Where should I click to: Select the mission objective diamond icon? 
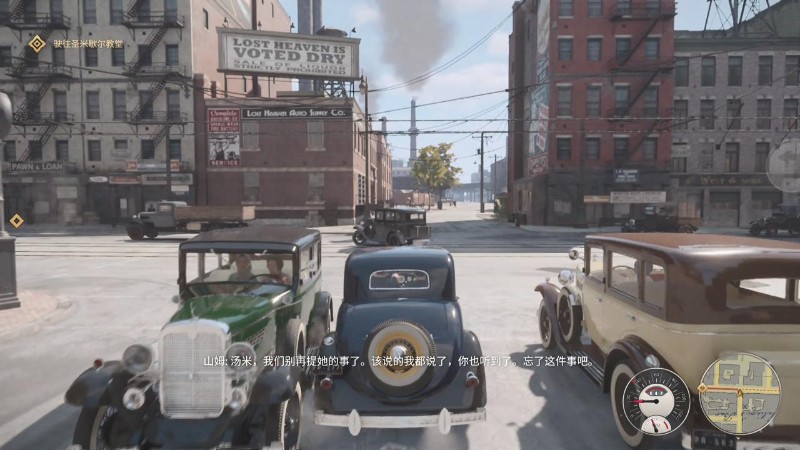pyautogui.click(x=37, y=43)
